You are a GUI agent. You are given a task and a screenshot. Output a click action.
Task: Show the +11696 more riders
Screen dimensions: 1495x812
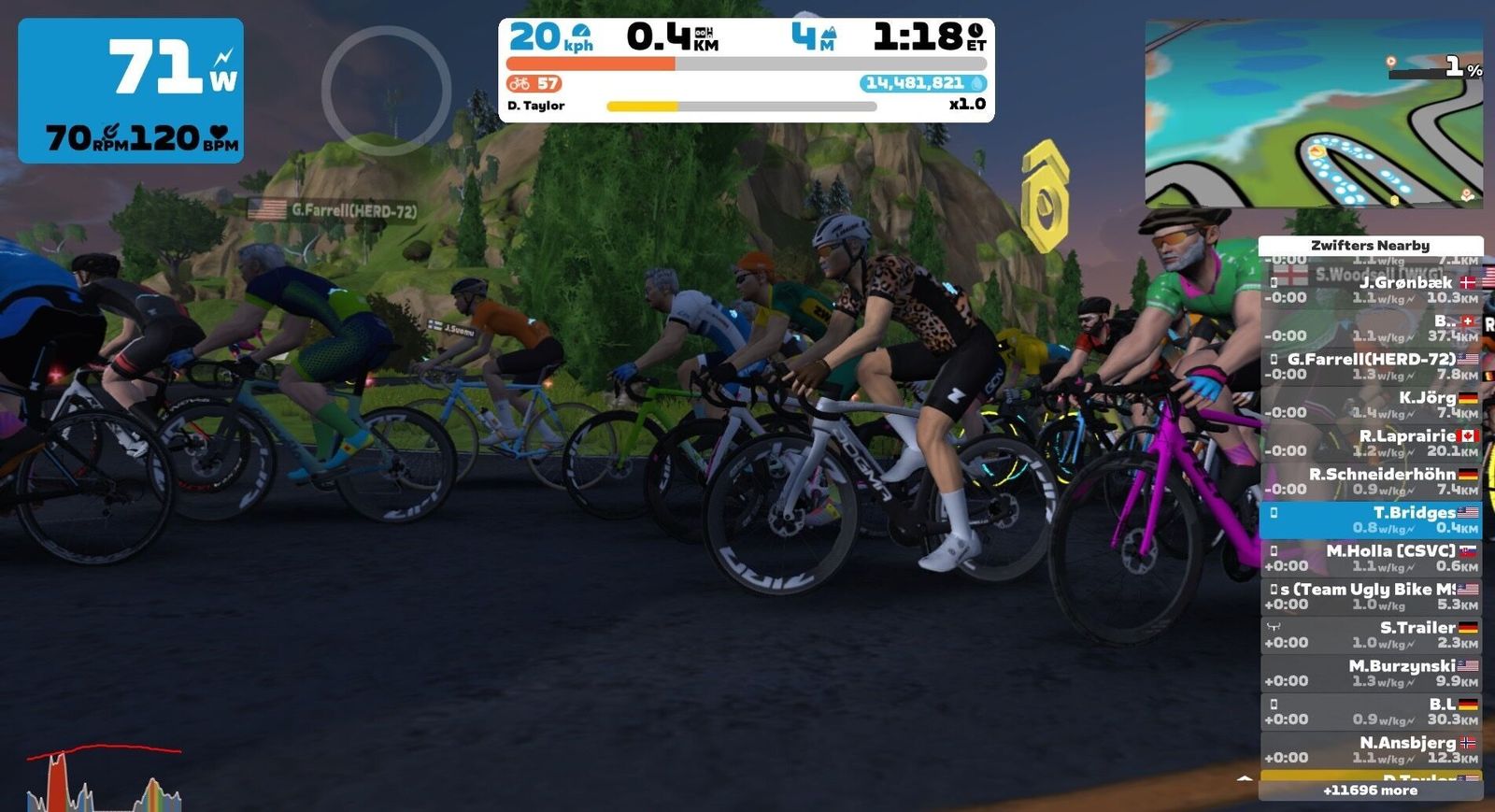click(1370, 791)
